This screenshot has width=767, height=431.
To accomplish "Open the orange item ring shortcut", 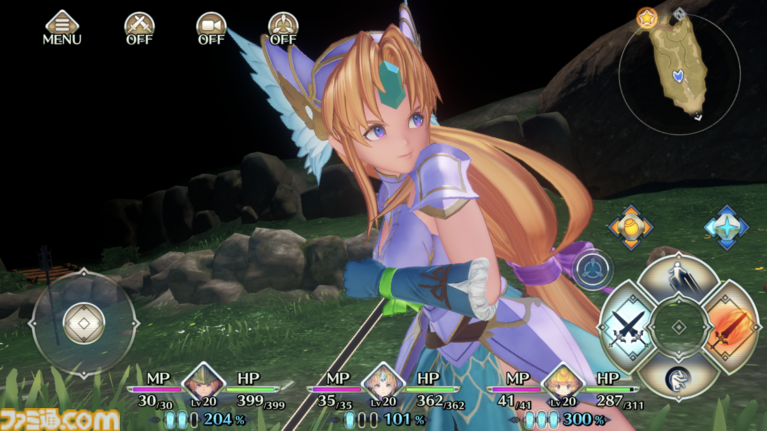I will pos(632,228).
